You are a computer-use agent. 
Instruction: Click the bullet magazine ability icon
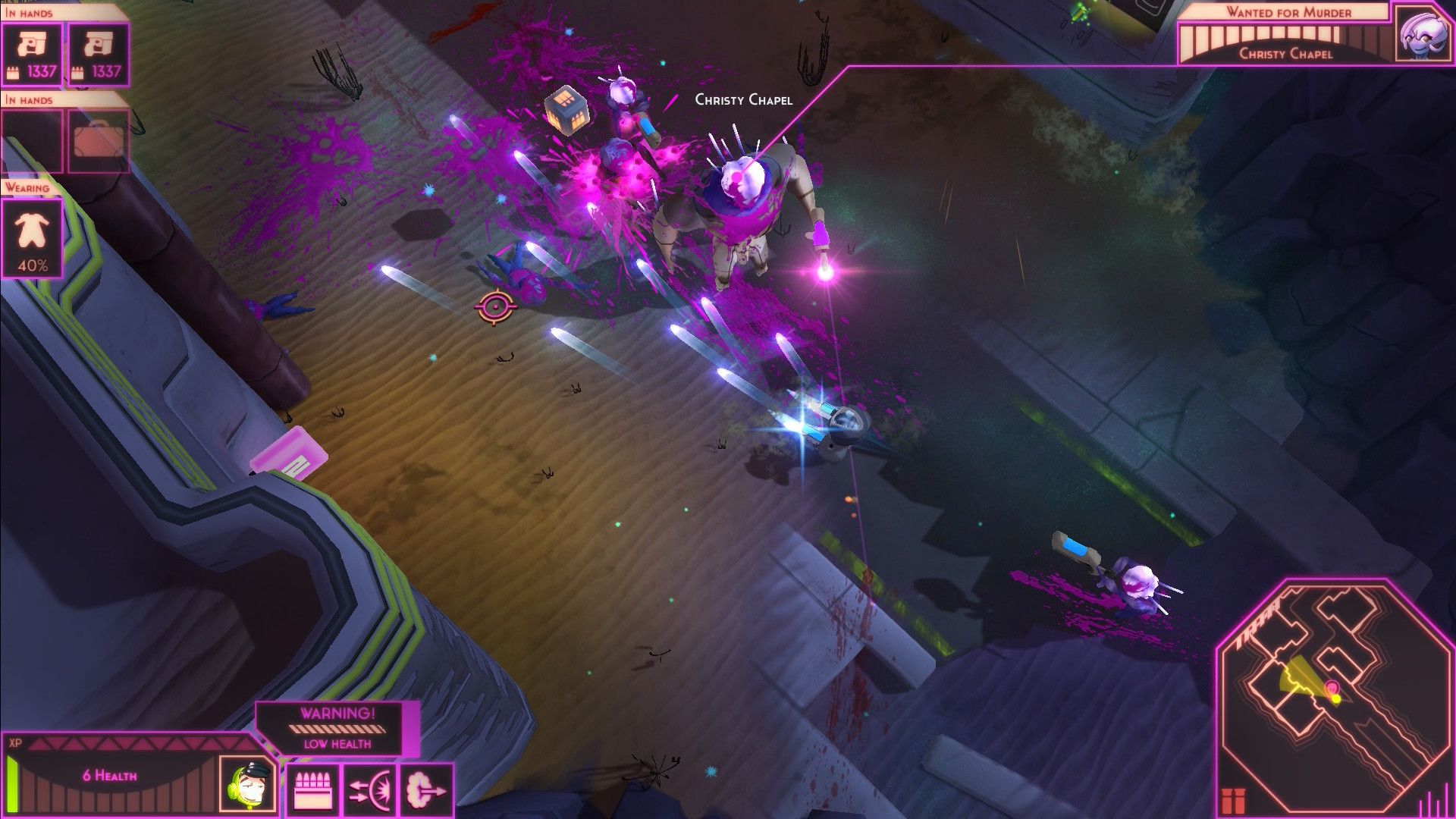point(314,787)
